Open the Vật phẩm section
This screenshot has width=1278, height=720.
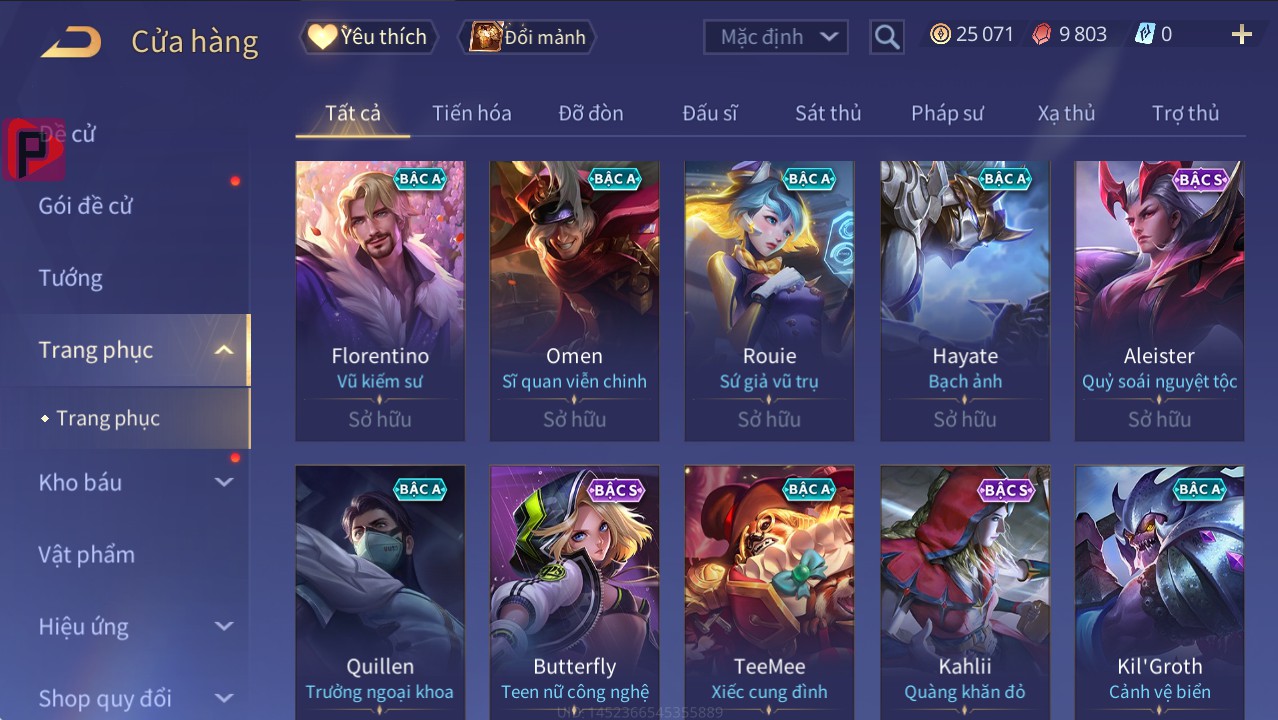click(87, 554)
